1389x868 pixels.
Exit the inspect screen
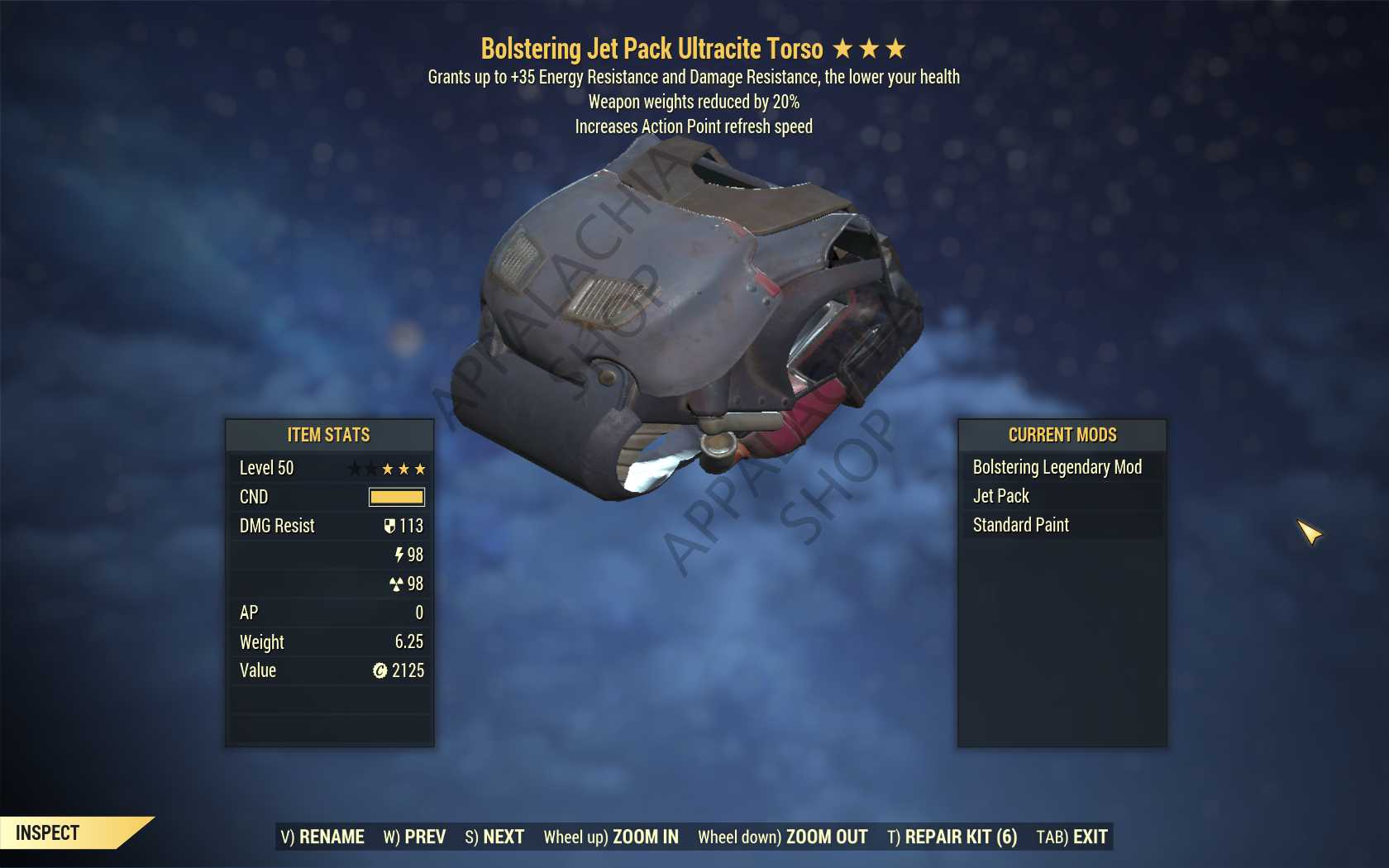[1072, 837]
